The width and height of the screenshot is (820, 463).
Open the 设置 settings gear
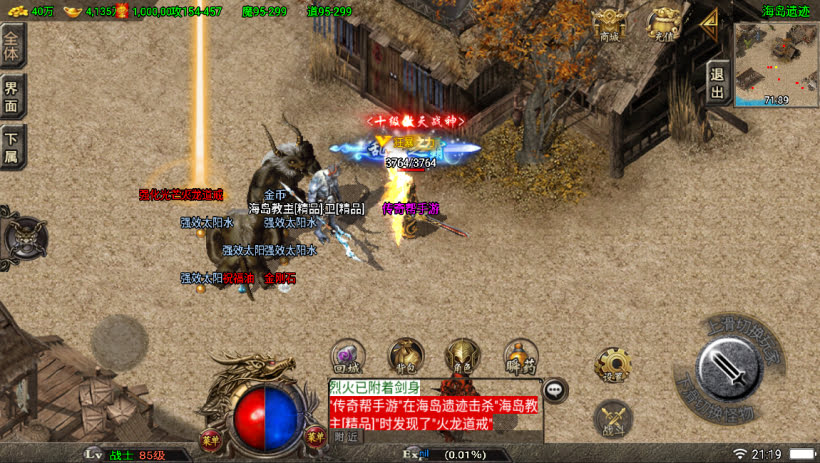click(x=612, y=364)
